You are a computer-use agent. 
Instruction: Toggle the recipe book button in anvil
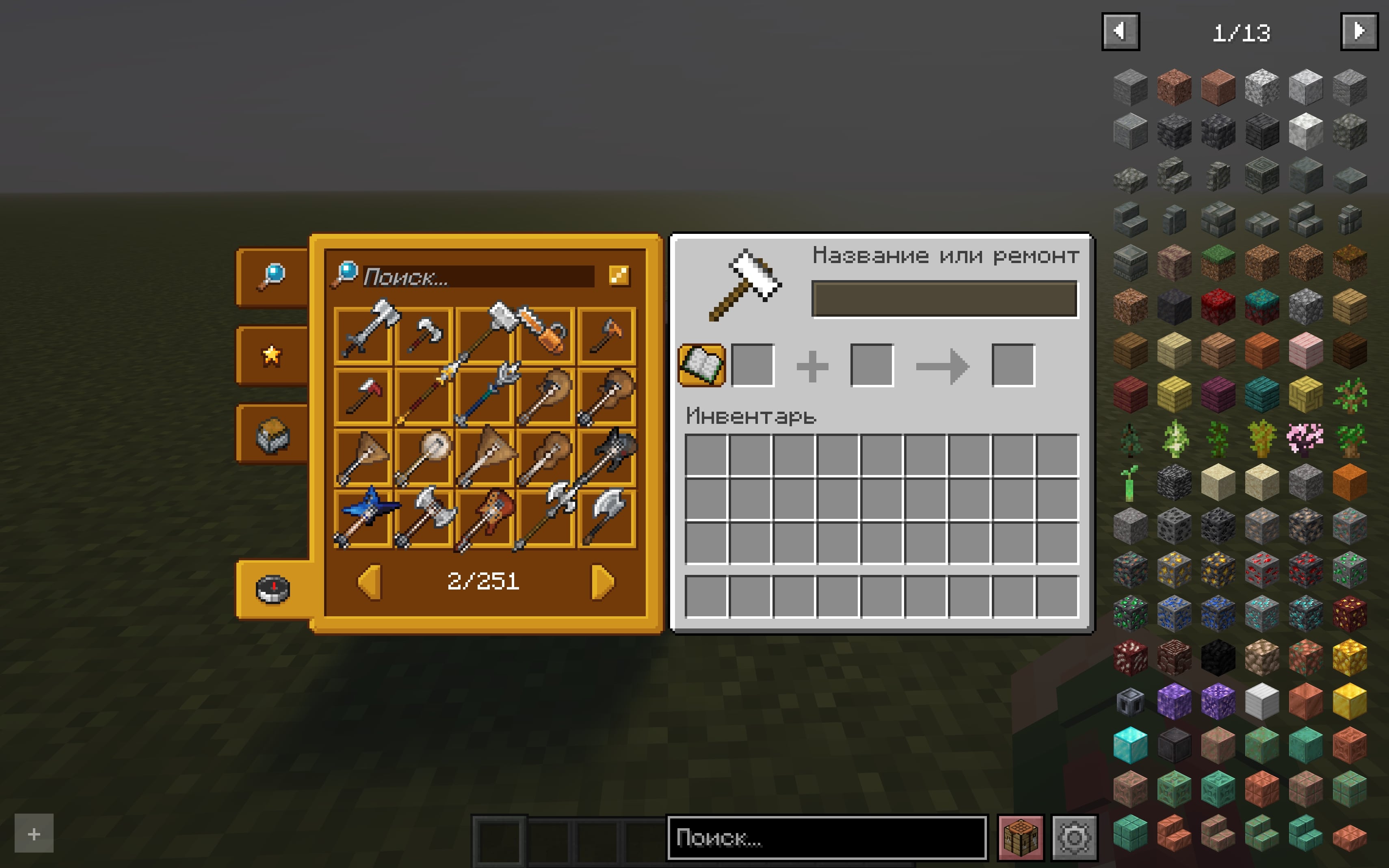(x=701, y=365)
